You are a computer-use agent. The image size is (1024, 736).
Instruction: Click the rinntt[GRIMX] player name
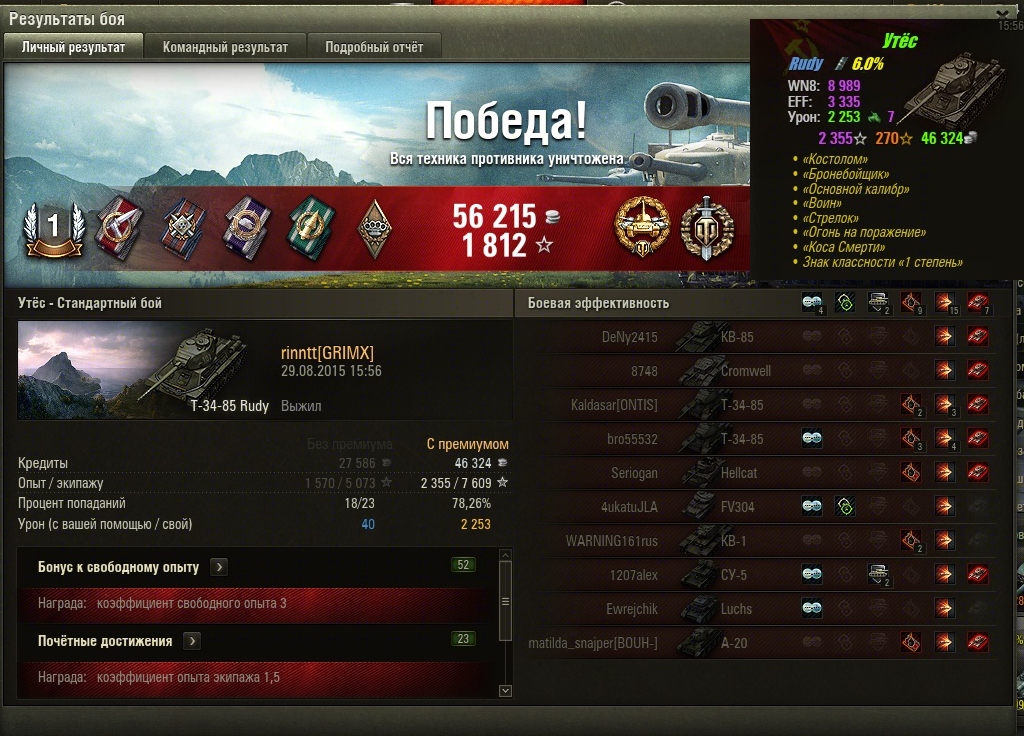(x=327, y=352)
